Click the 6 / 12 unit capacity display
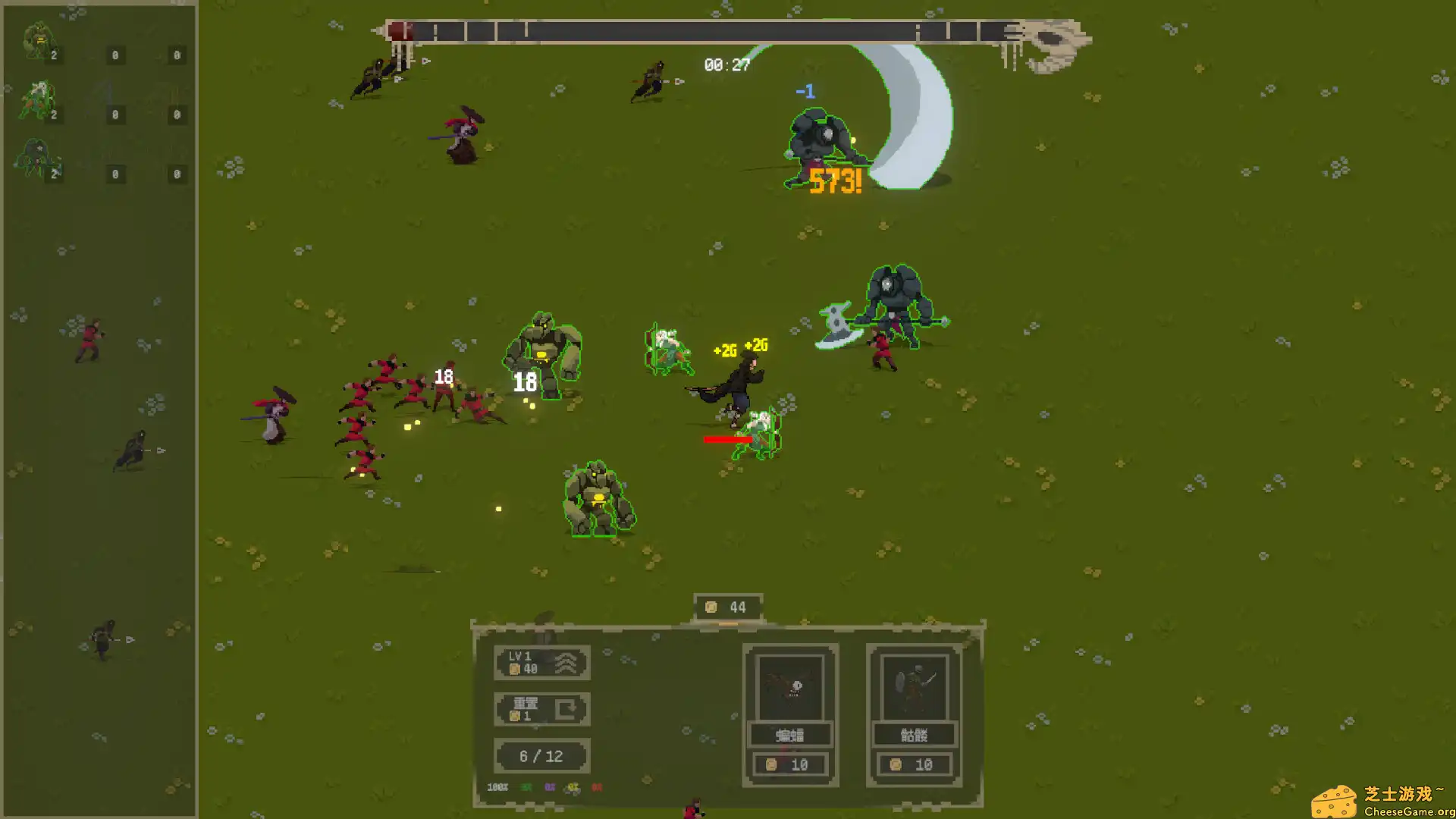 click(x=541, y=755)
